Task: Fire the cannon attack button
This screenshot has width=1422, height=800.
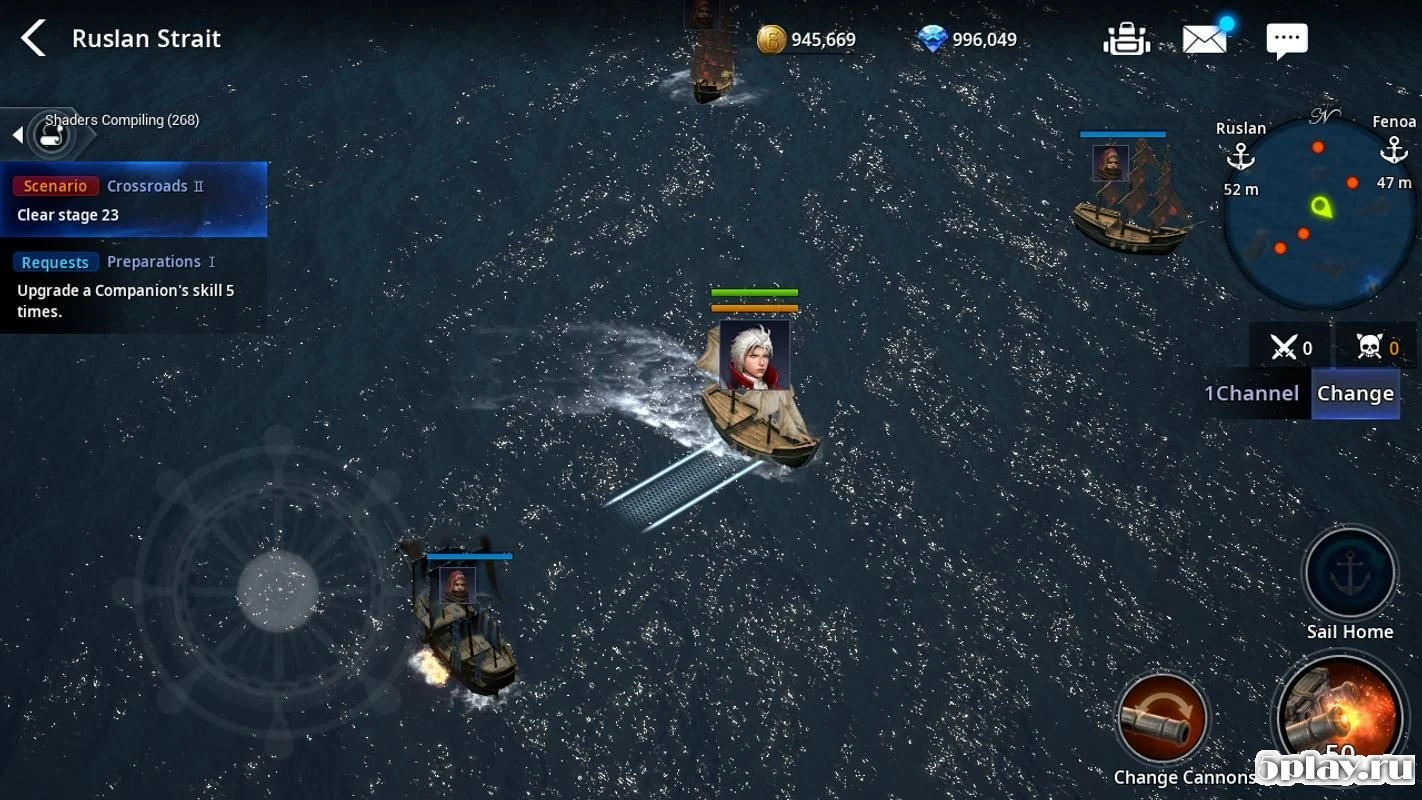Action: (x=1342, y=714)
